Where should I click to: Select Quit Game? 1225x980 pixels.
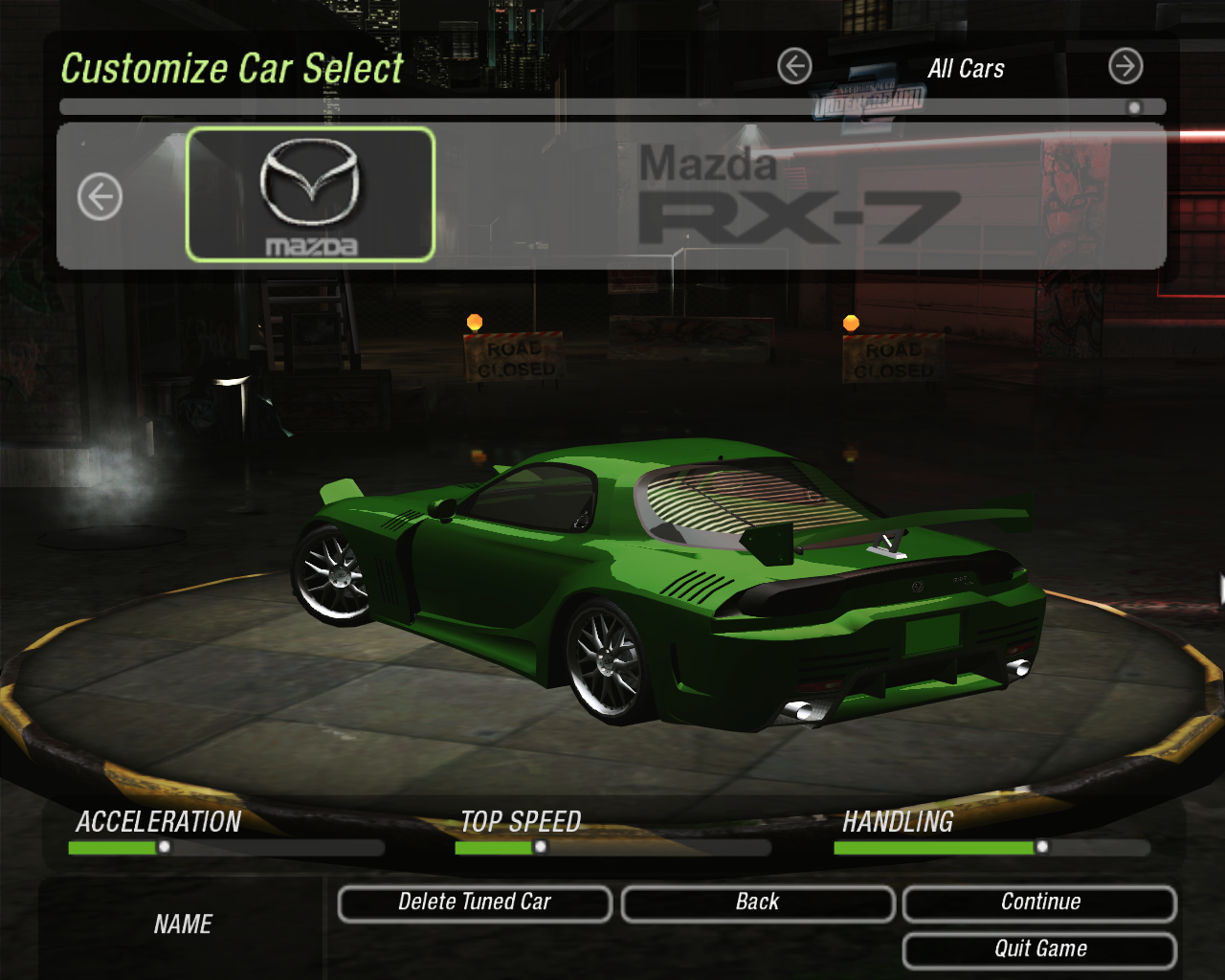point(1039,950)
